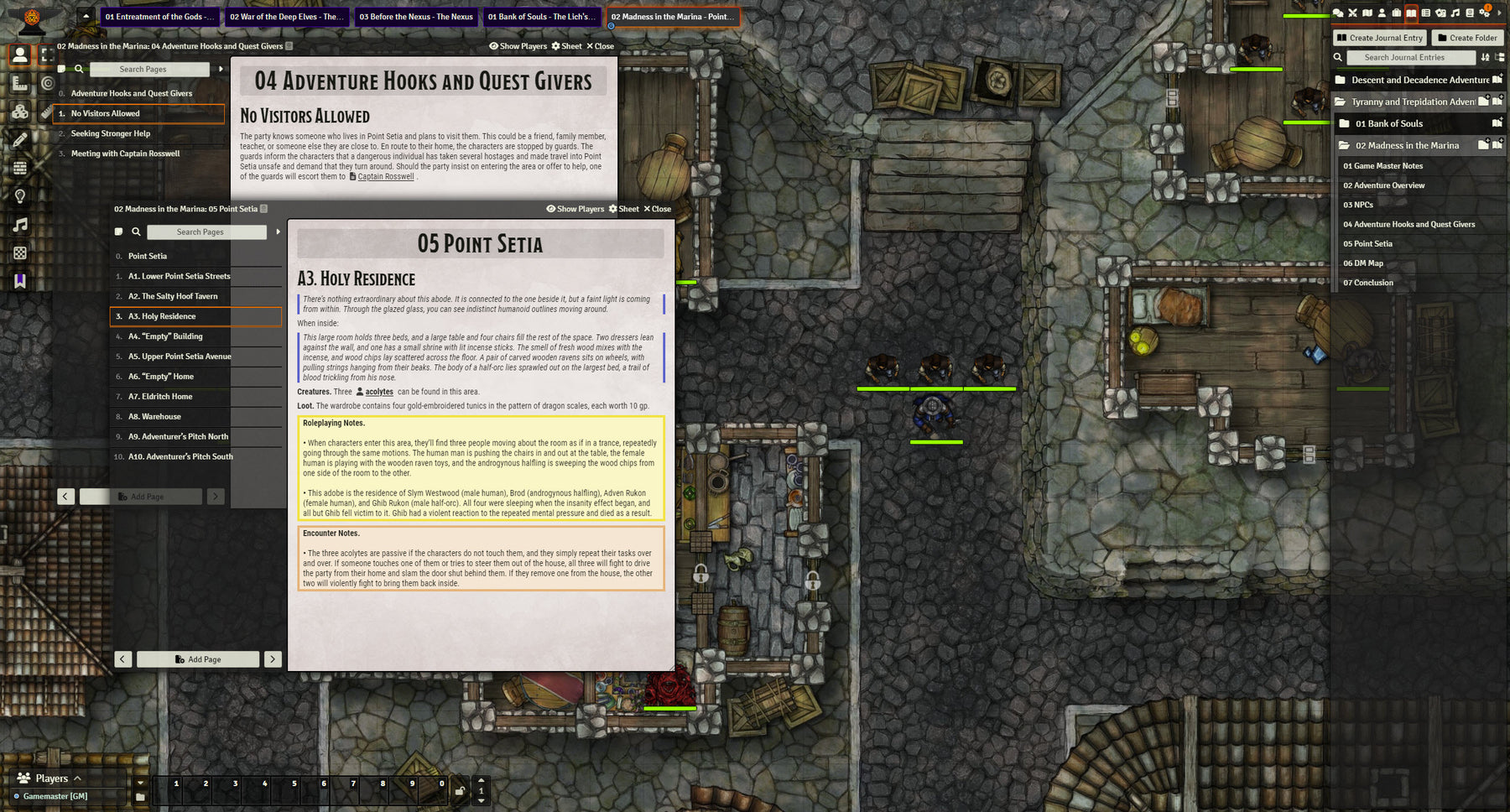Viewport: 1510px width, 812px height.
Task: Expand the Bank of Souls folder
Action: 1389,124
